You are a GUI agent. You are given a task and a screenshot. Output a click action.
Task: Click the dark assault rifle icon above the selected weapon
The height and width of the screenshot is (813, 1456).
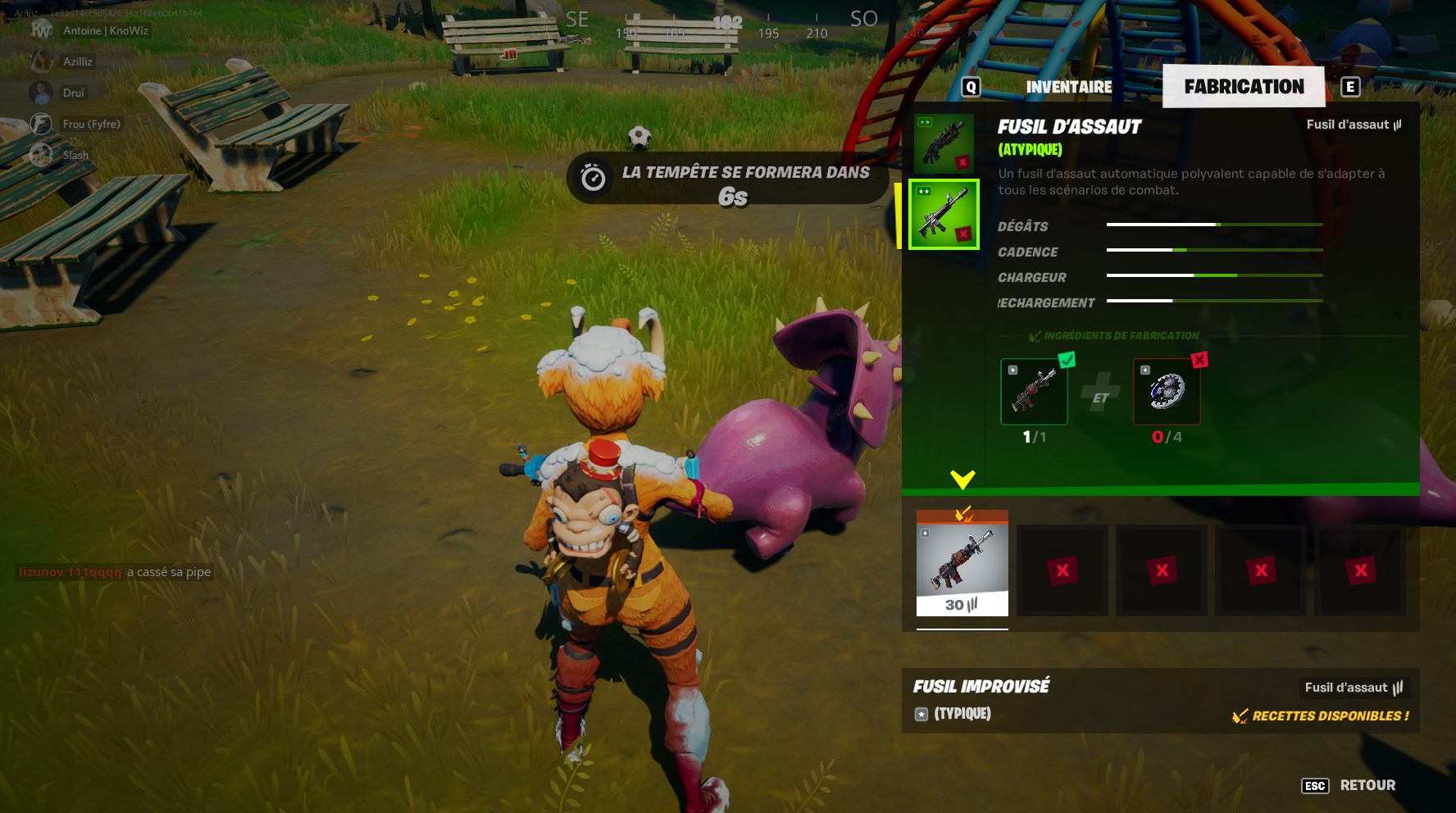point(944,143)
